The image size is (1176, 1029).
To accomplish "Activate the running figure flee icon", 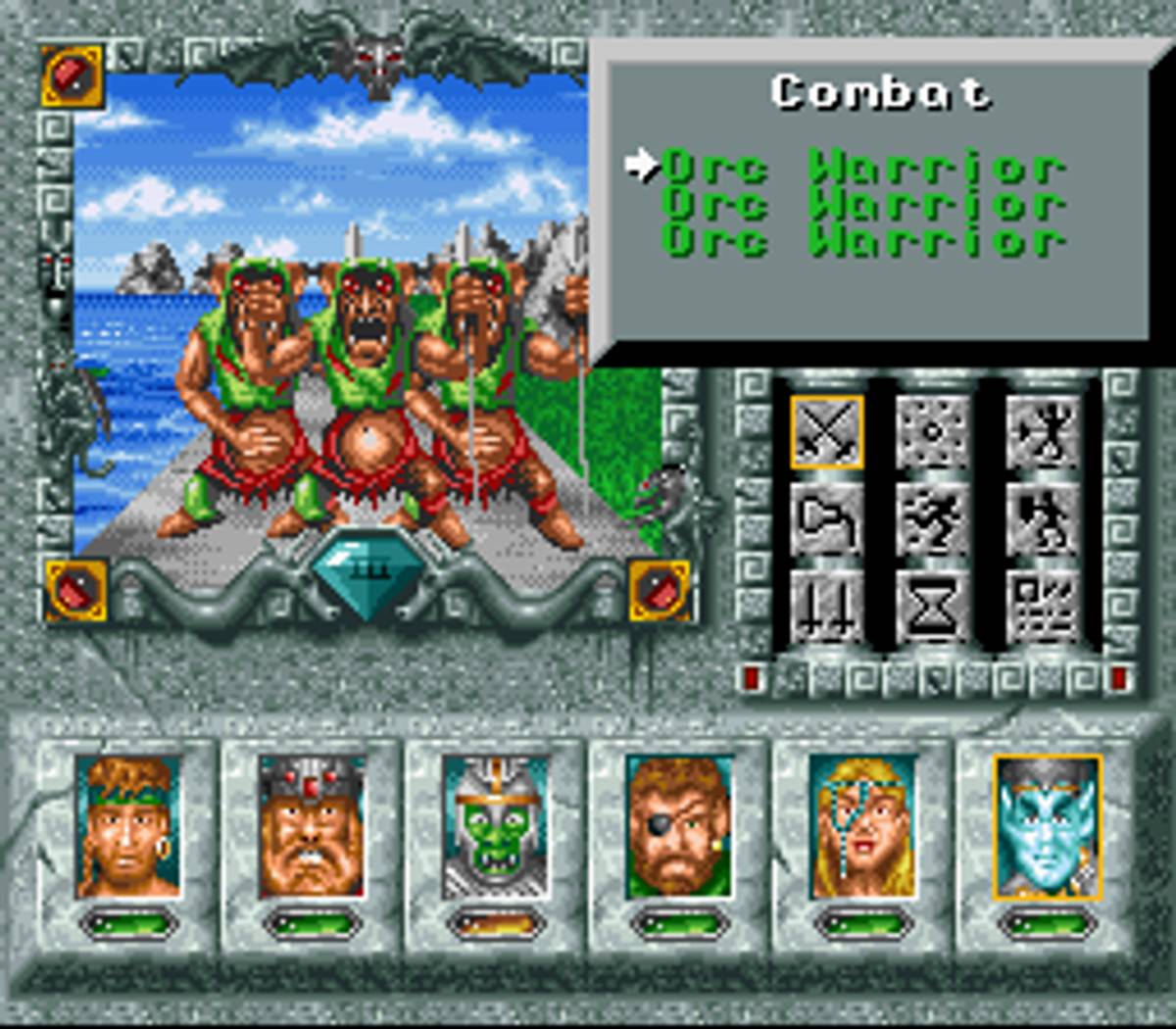I will (933, 519).
